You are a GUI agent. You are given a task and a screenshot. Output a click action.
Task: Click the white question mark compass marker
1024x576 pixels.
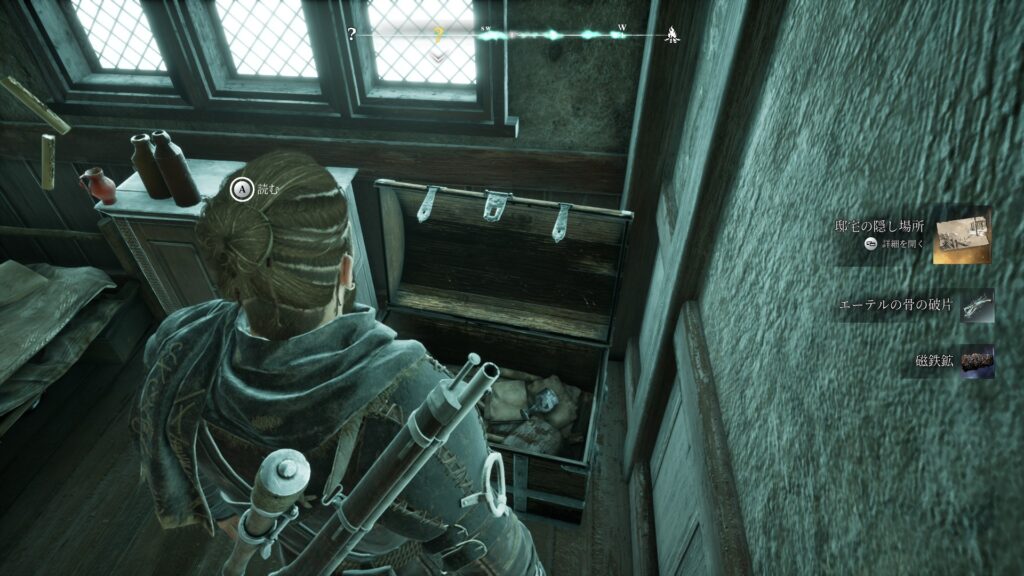[352, 34]
